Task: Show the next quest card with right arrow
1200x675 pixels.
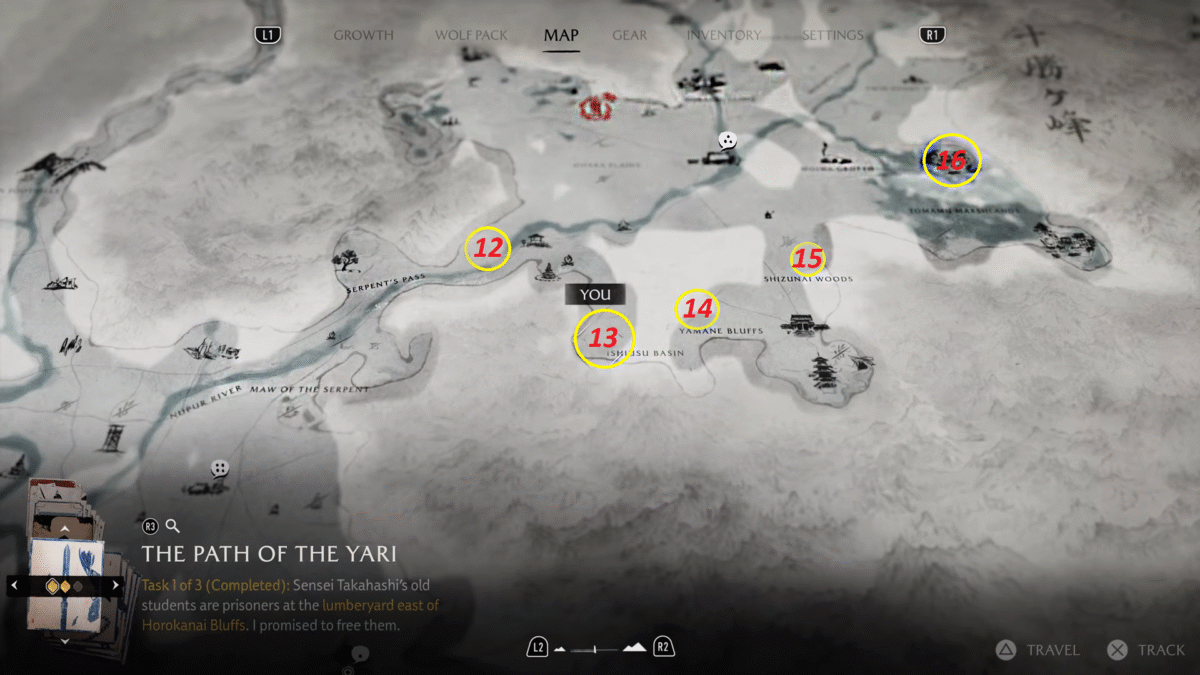Action: [x=116, y=585]
